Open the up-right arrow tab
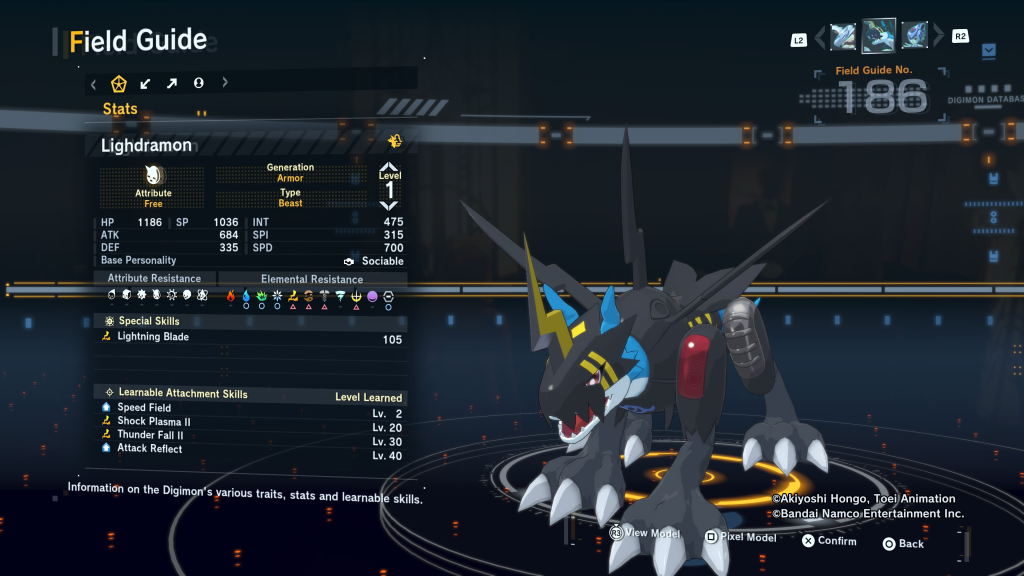 pyautogui.click(x=172, y=84)
